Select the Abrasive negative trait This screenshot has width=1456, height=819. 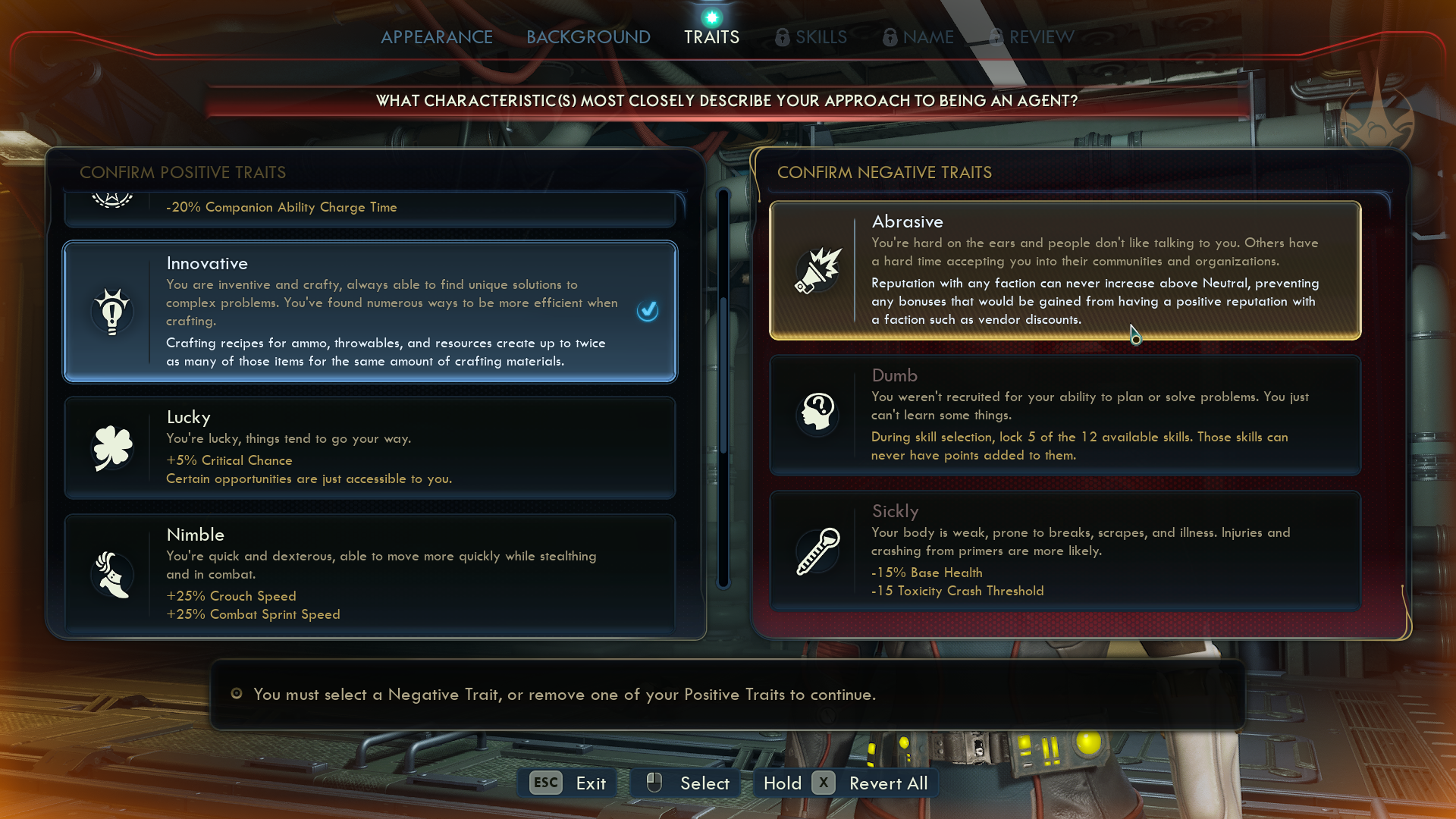(1065, 270)
